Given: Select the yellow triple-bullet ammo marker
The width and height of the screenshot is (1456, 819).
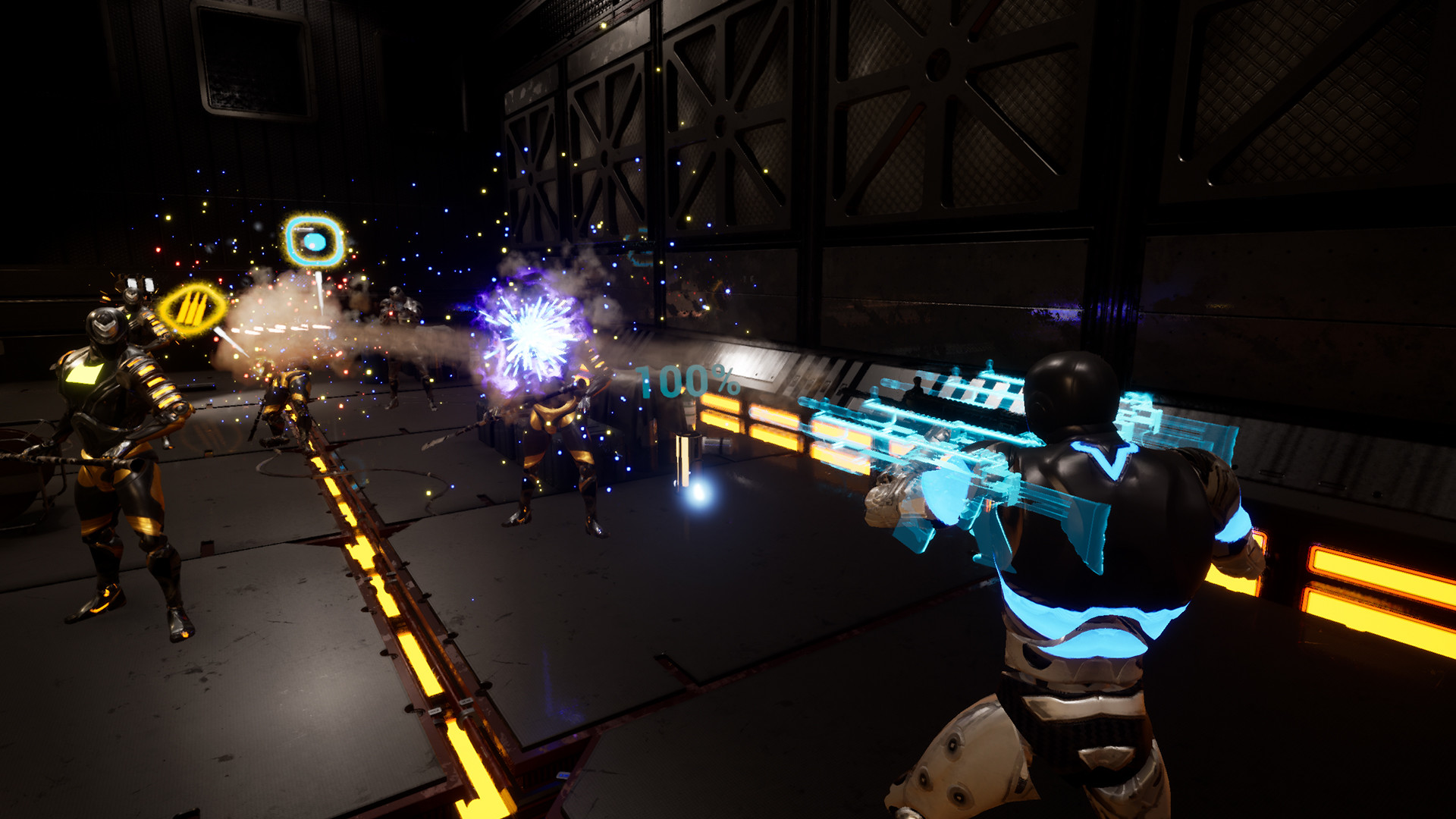Looking at the screenshot, I should click(x=192, y=308).
